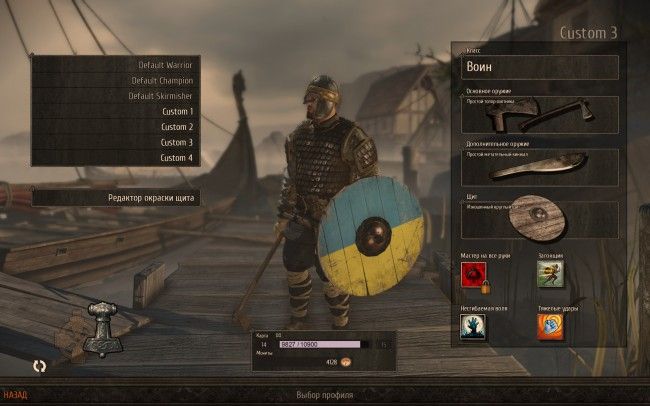Choose the Default Champion profile
The height and width of the screenshot is (406, 650).
[115, 80]
